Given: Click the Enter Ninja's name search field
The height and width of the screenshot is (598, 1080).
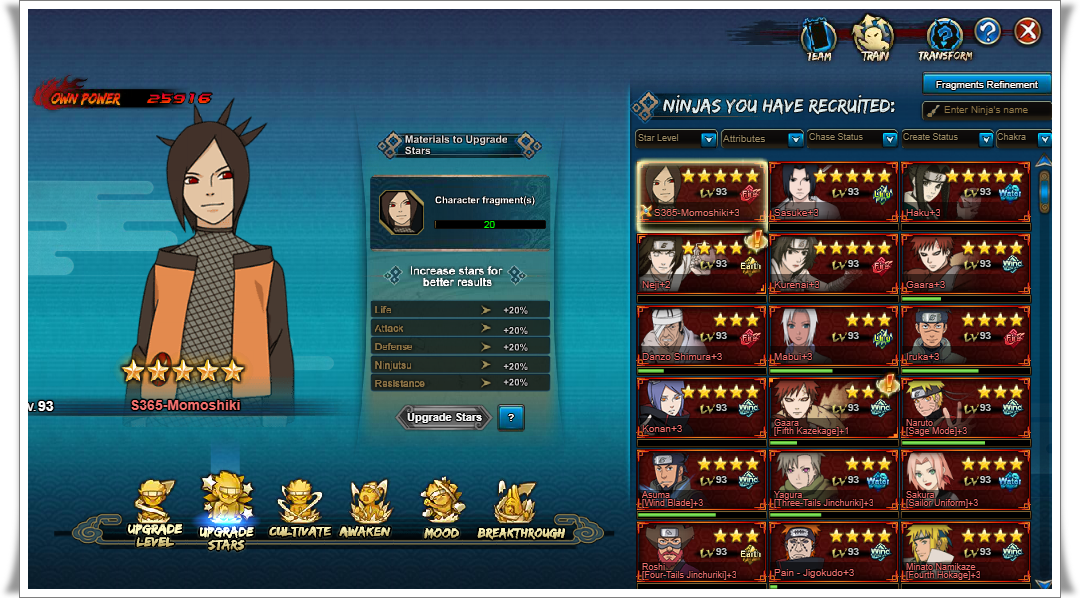Looking at the screenshot, I should pos(993,110).
